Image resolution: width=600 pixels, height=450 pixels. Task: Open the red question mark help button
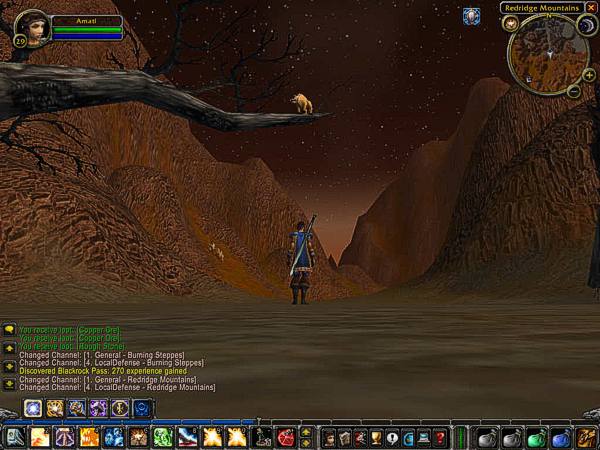440,438
